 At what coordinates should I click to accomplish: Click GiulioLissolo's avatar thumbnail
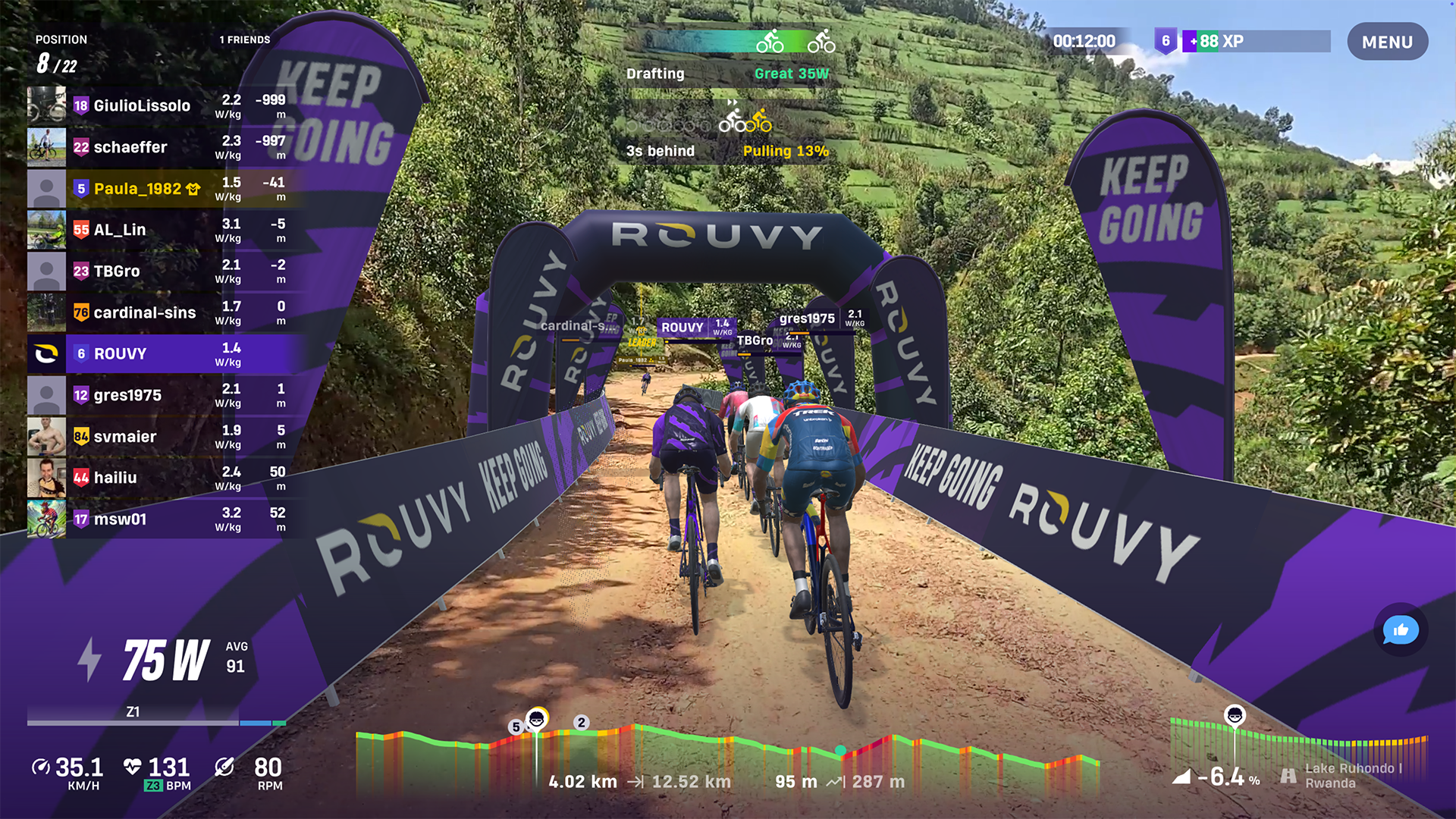(46, 105)
